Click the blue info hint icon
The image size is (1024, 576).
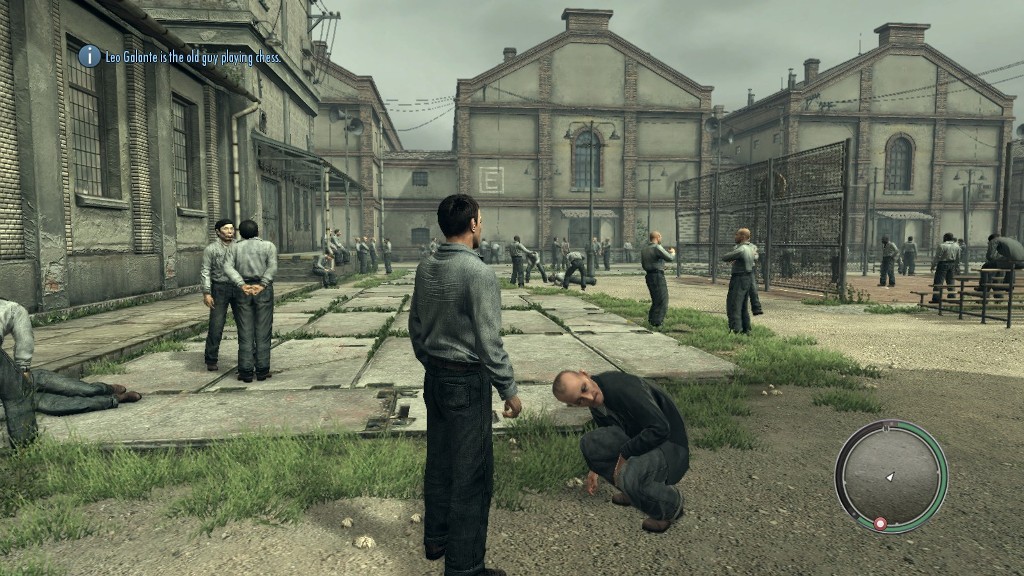tap(90, 56)
